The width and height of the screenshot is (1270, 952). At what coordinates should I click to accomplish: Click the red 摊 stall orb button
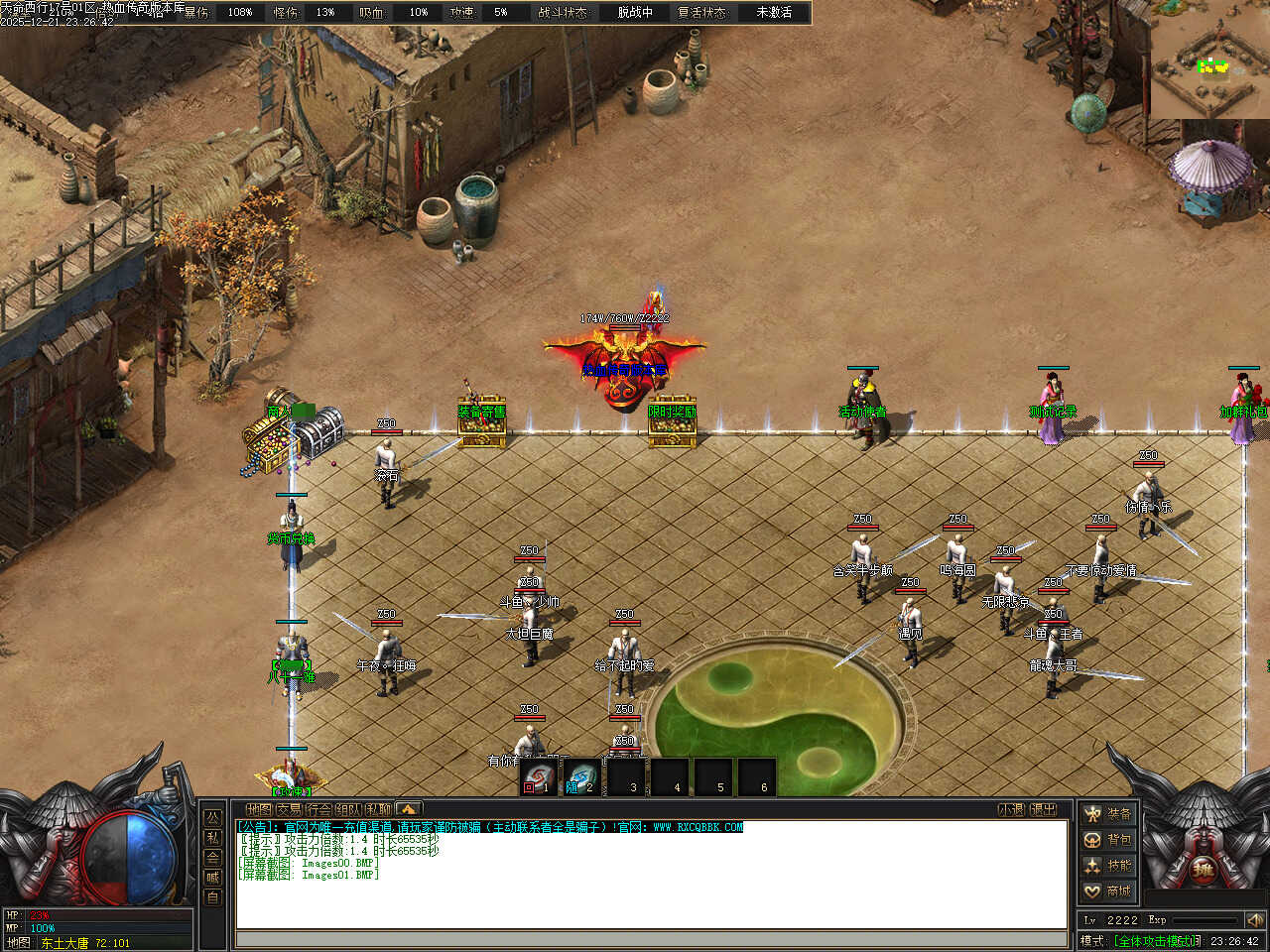pyautogui.click(x=1203, y=872)
